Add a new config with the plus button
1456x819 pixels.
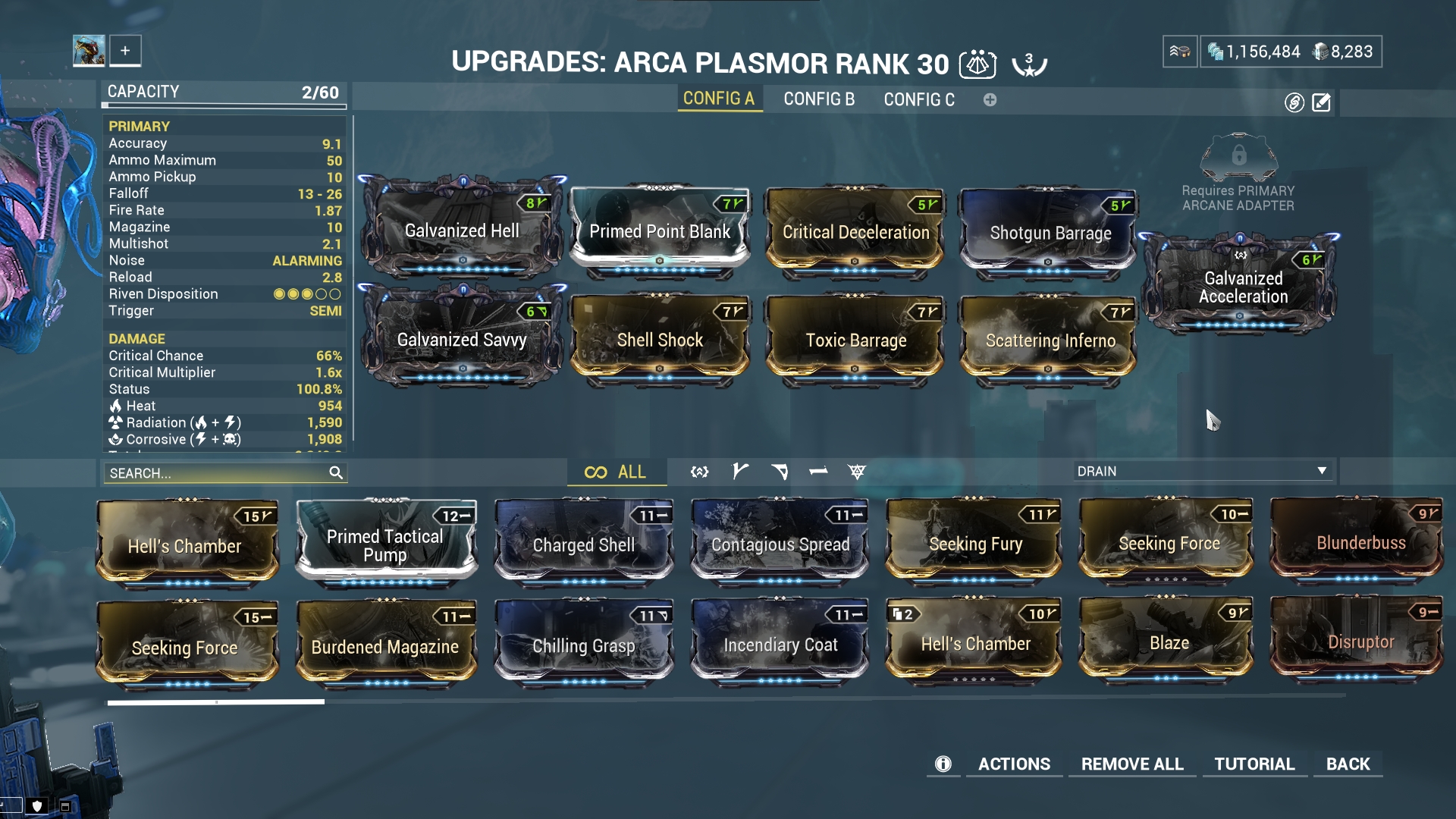pos(990,99)
